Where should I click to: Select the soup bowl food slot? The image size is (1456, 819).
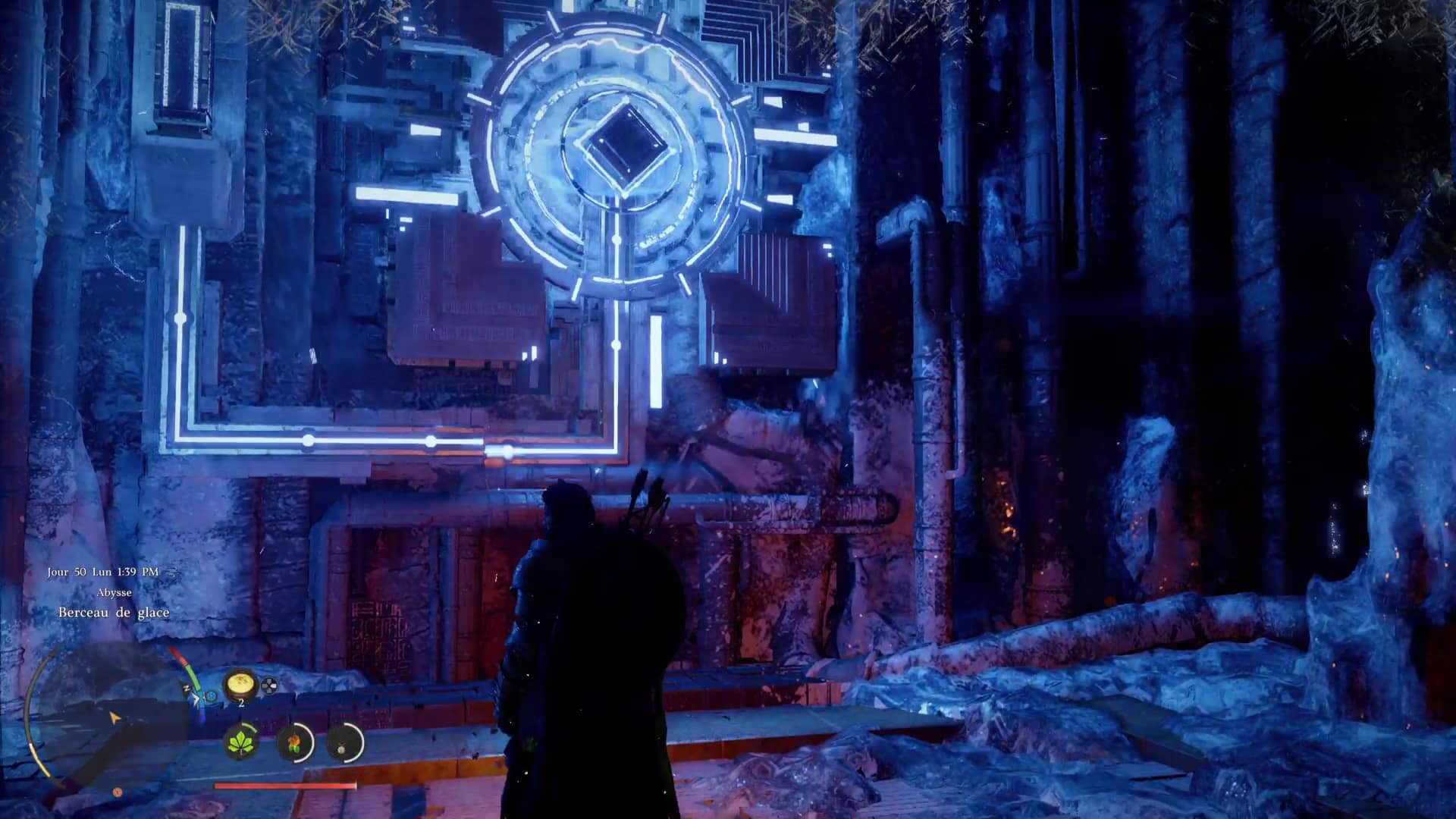tap(240, 685)
